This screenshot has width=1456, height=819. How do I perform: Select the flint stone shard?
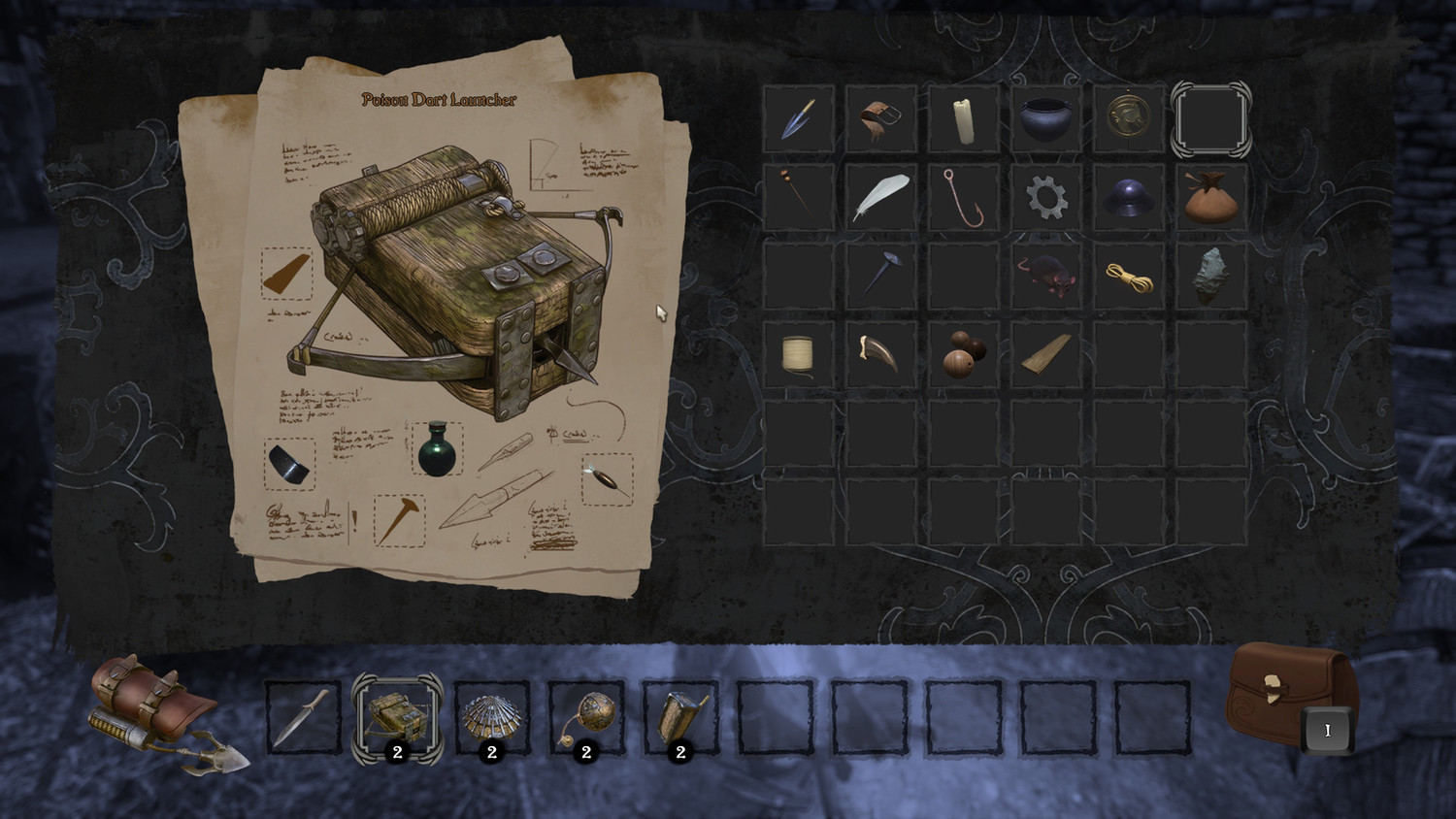point(1210,276)
